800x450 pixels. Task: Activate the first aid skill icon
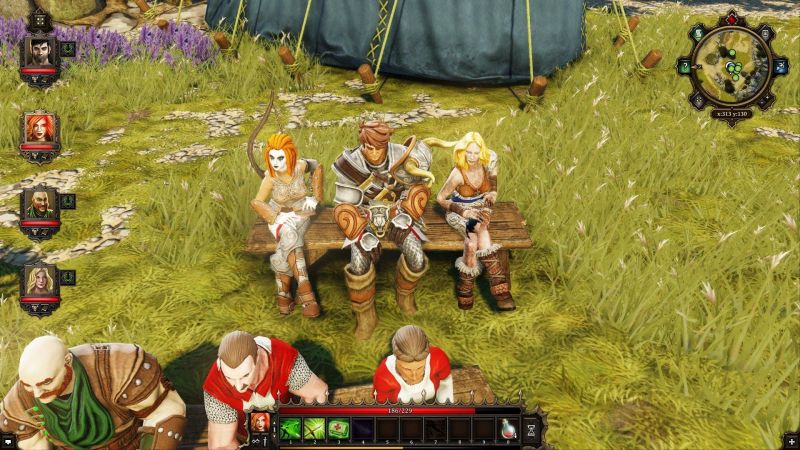tap(339, 428)
